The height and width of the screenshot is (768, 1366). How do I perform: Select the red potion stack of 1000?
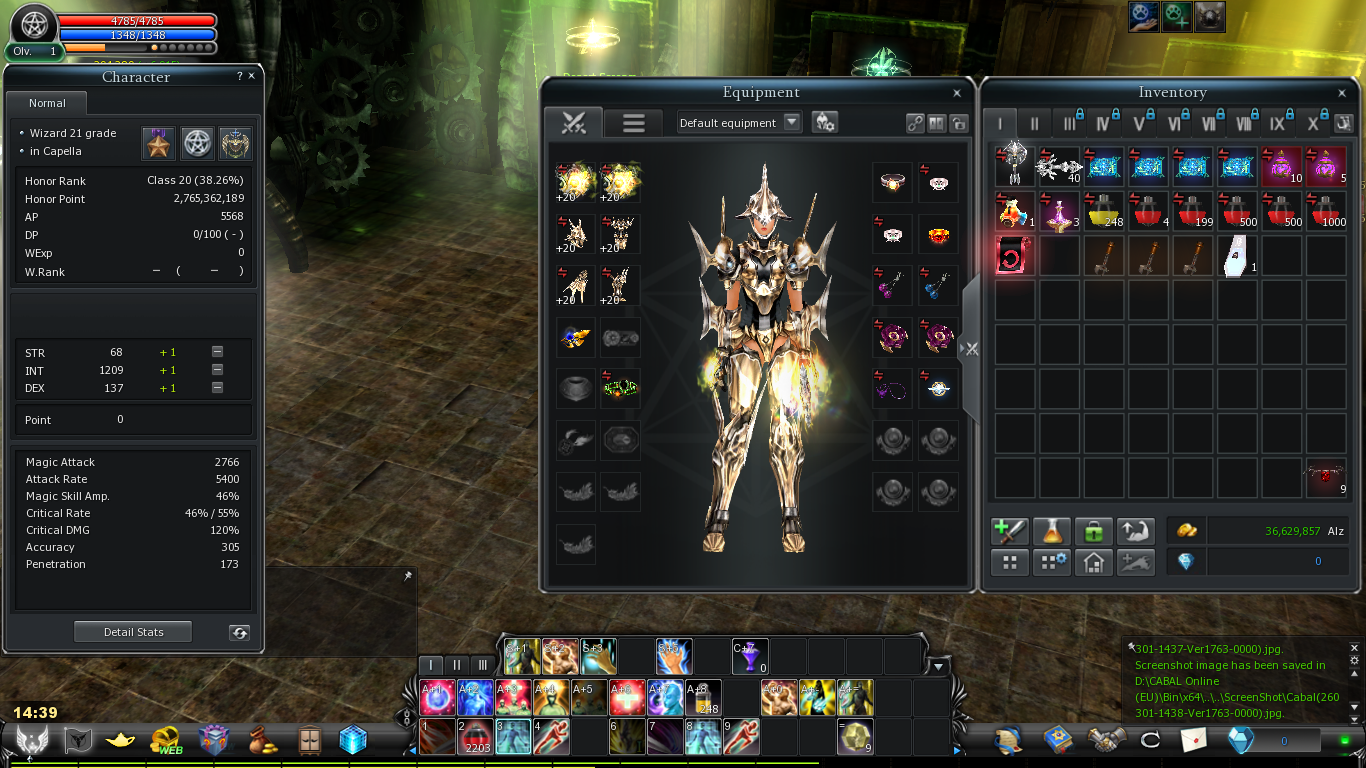1326,211
